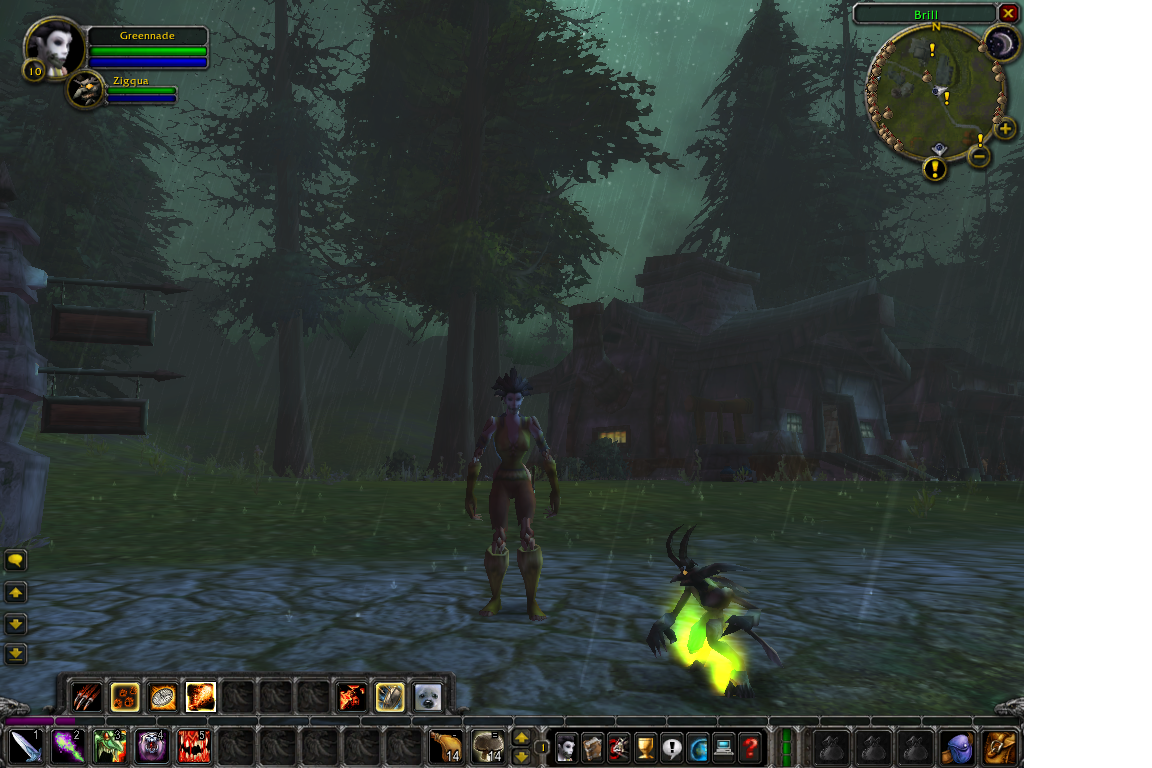The height and width of the screenshot is (768, 1152).
Task: Open the yellow exclamation tracking button
Action: coord(935,168)
